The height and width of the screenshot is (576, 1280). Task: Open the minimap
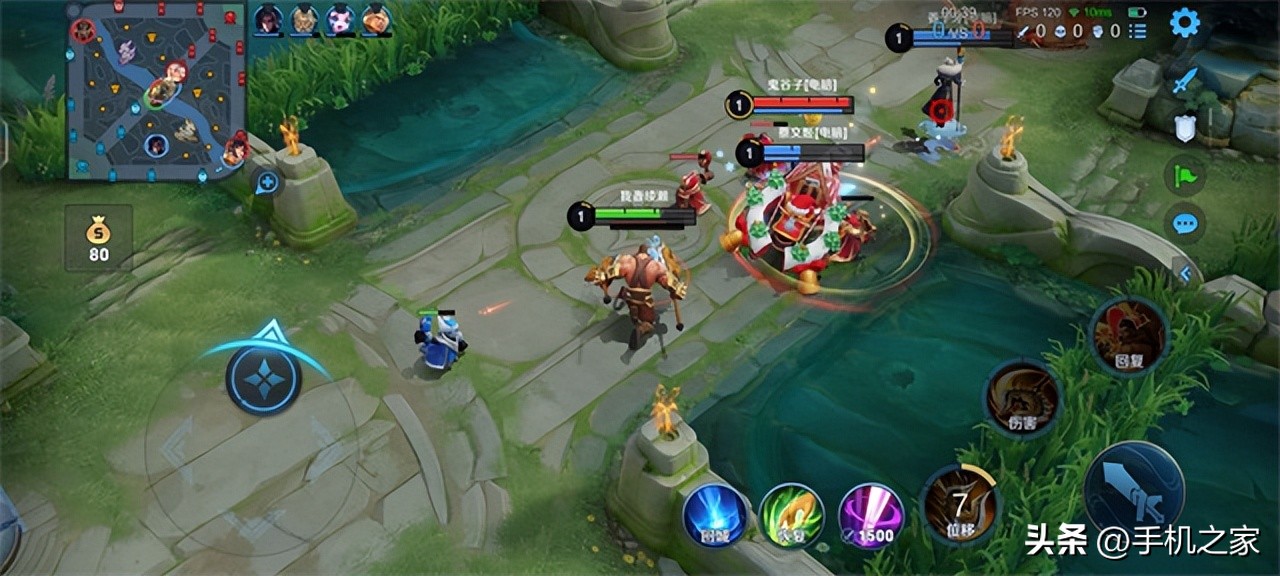(x=156, y=90)
